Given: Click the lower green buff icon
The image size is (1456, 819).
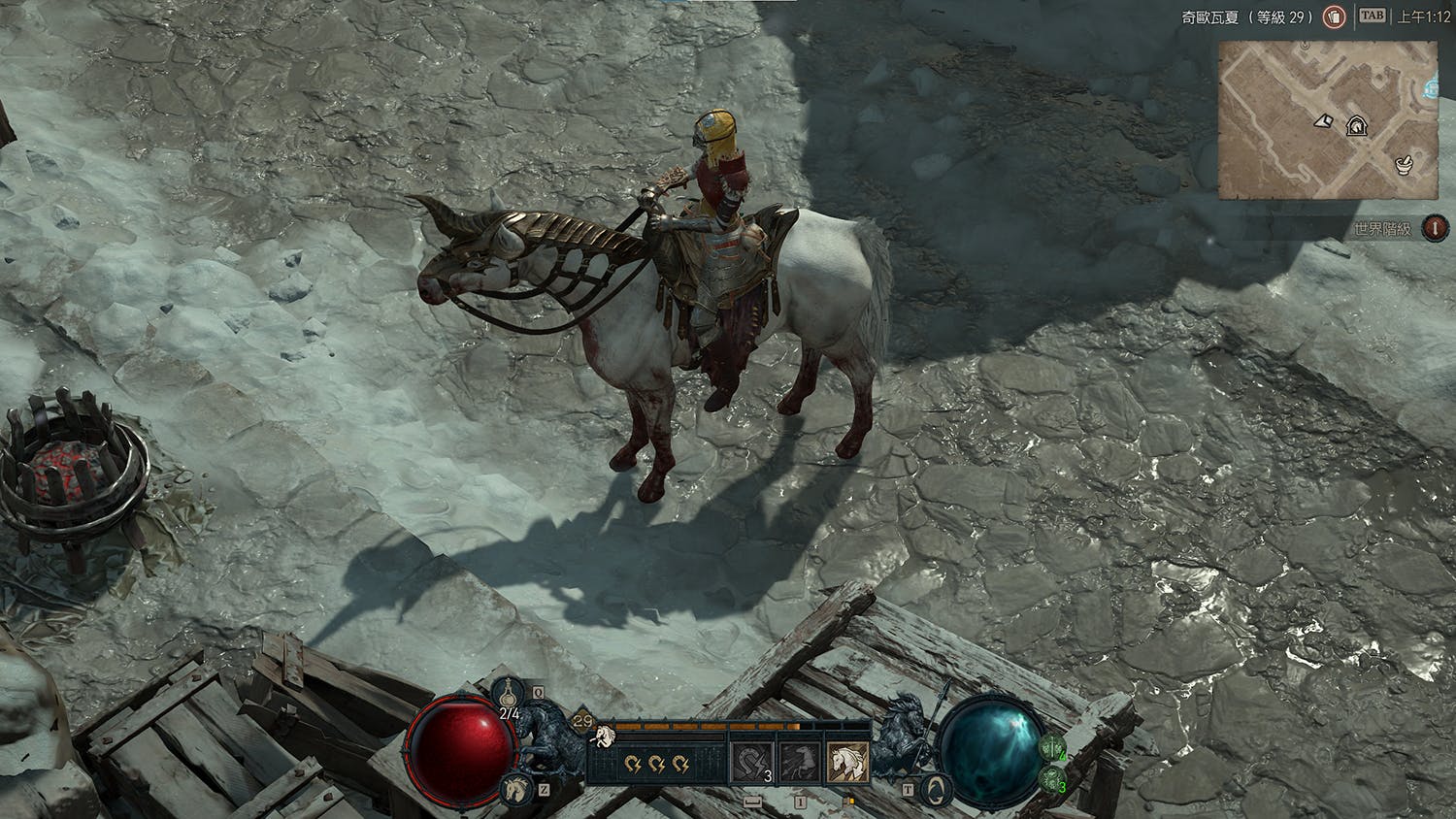Looking at the screenshot, I should [1052, 778].
